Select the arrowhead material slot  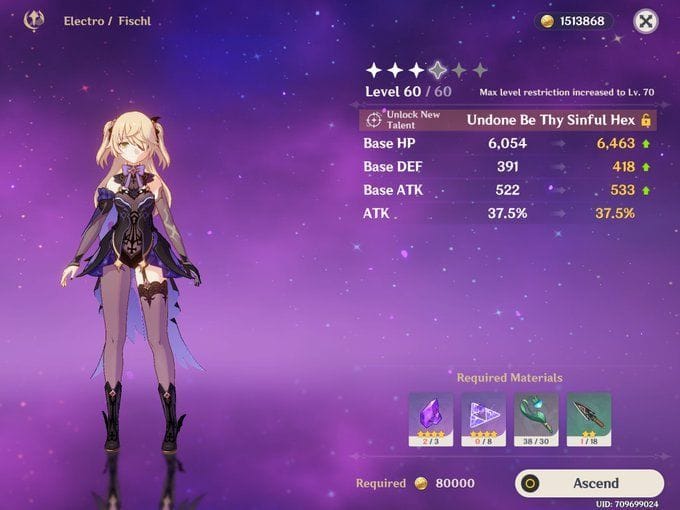588,418
